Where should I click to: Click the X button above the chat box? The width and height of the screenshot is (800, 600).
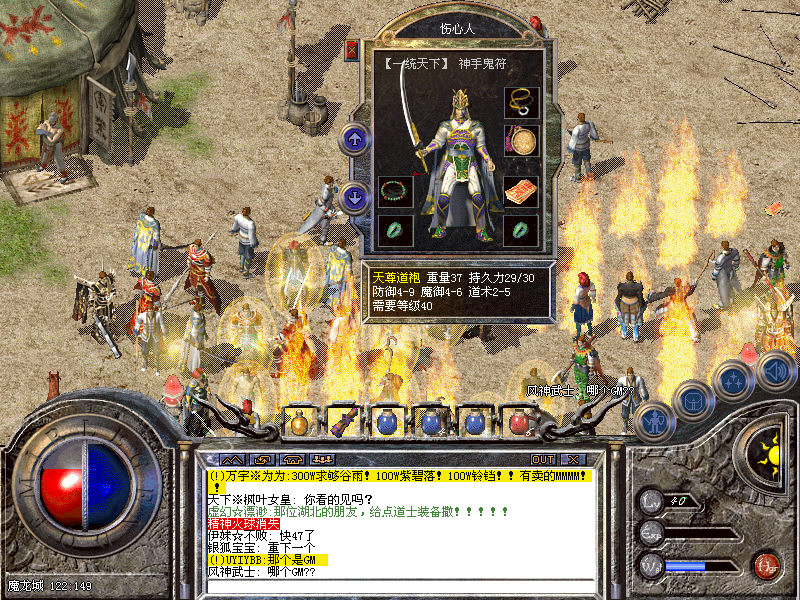pos(572,459)
